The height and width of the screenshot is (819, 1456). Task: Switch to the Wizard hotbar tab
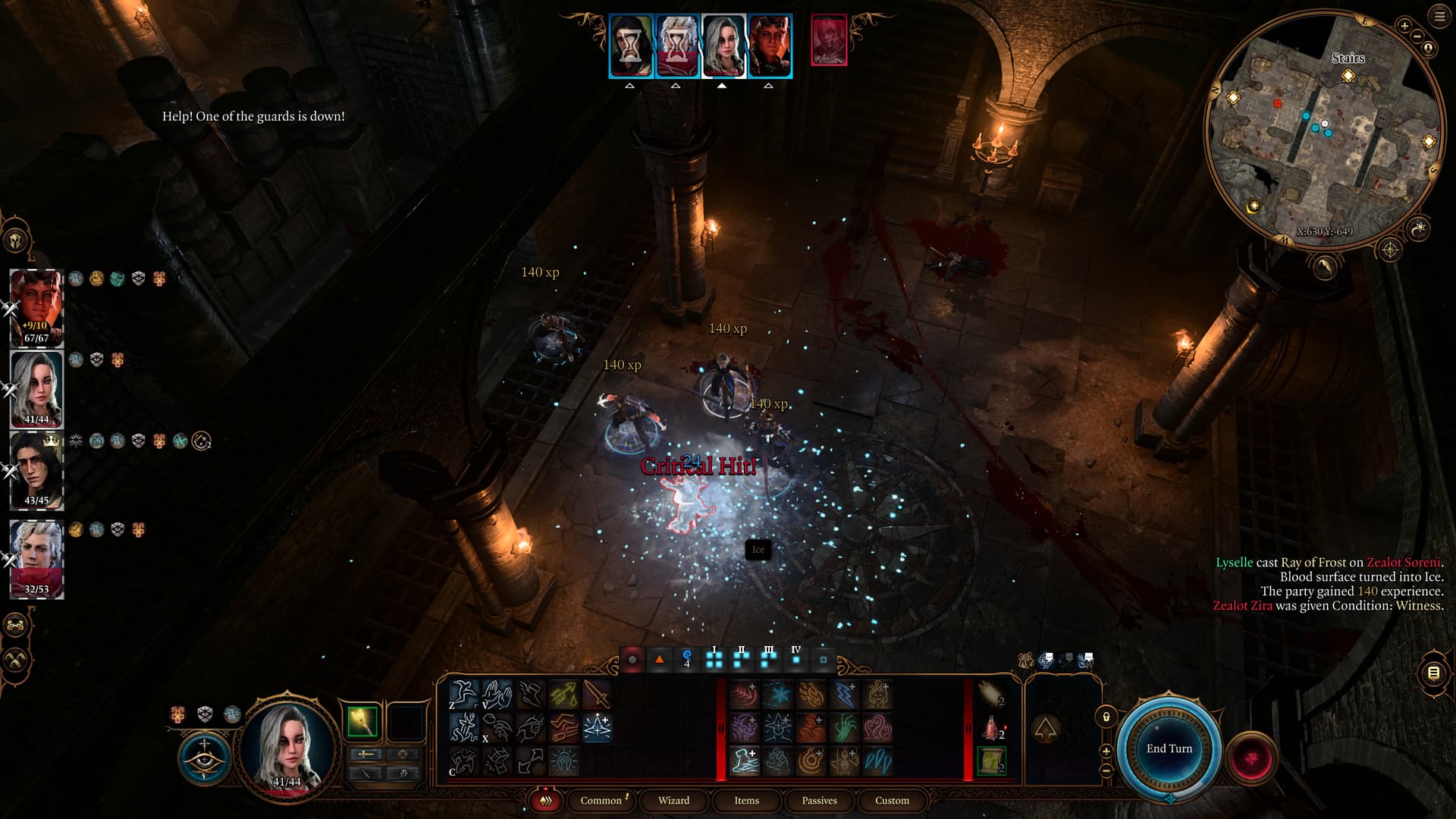pos(673,801)
